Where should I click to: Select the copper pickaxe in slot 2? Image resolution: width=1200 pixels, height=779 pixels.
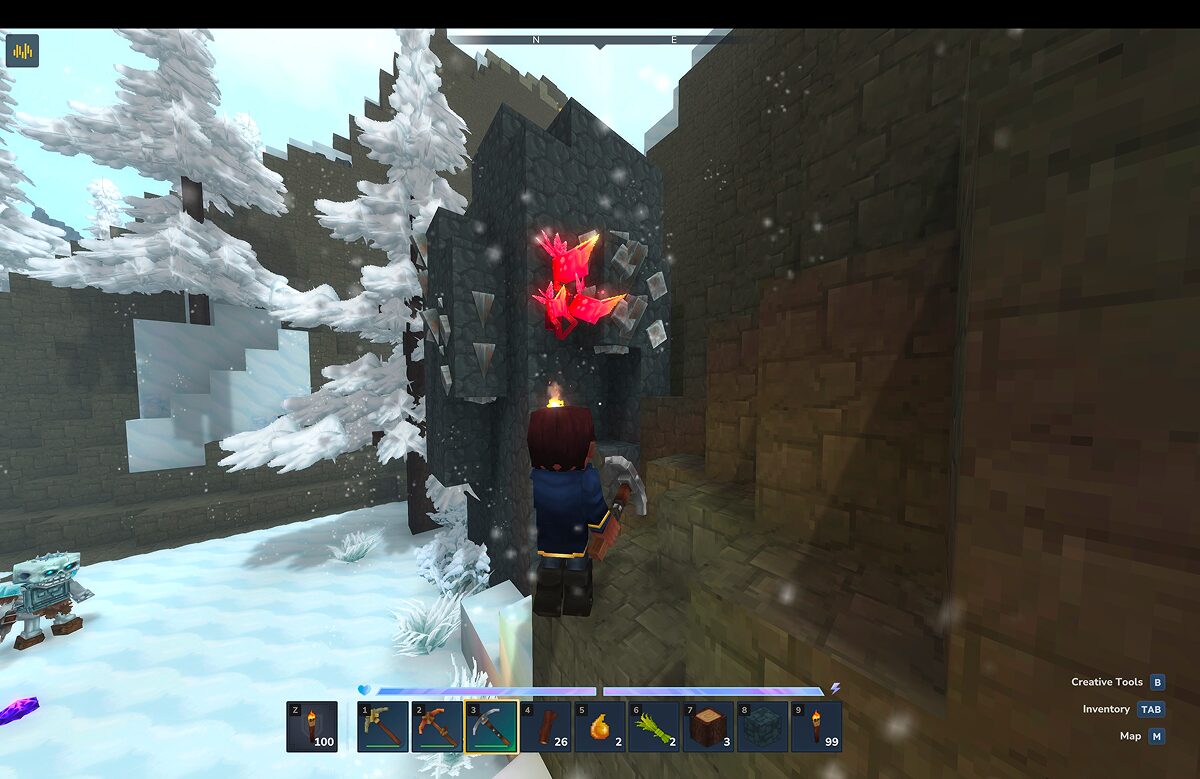[437, 726]
